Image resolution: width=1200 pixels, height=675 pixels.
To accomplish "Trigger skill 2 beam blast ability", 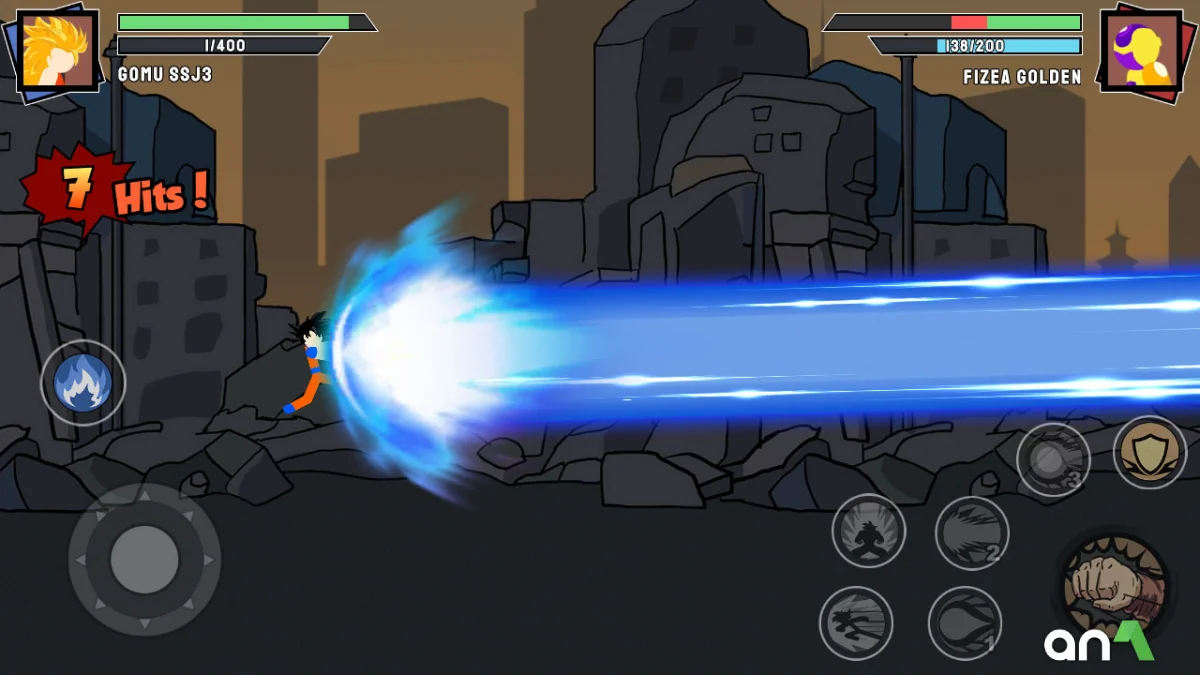I will (x=971, y=533).
